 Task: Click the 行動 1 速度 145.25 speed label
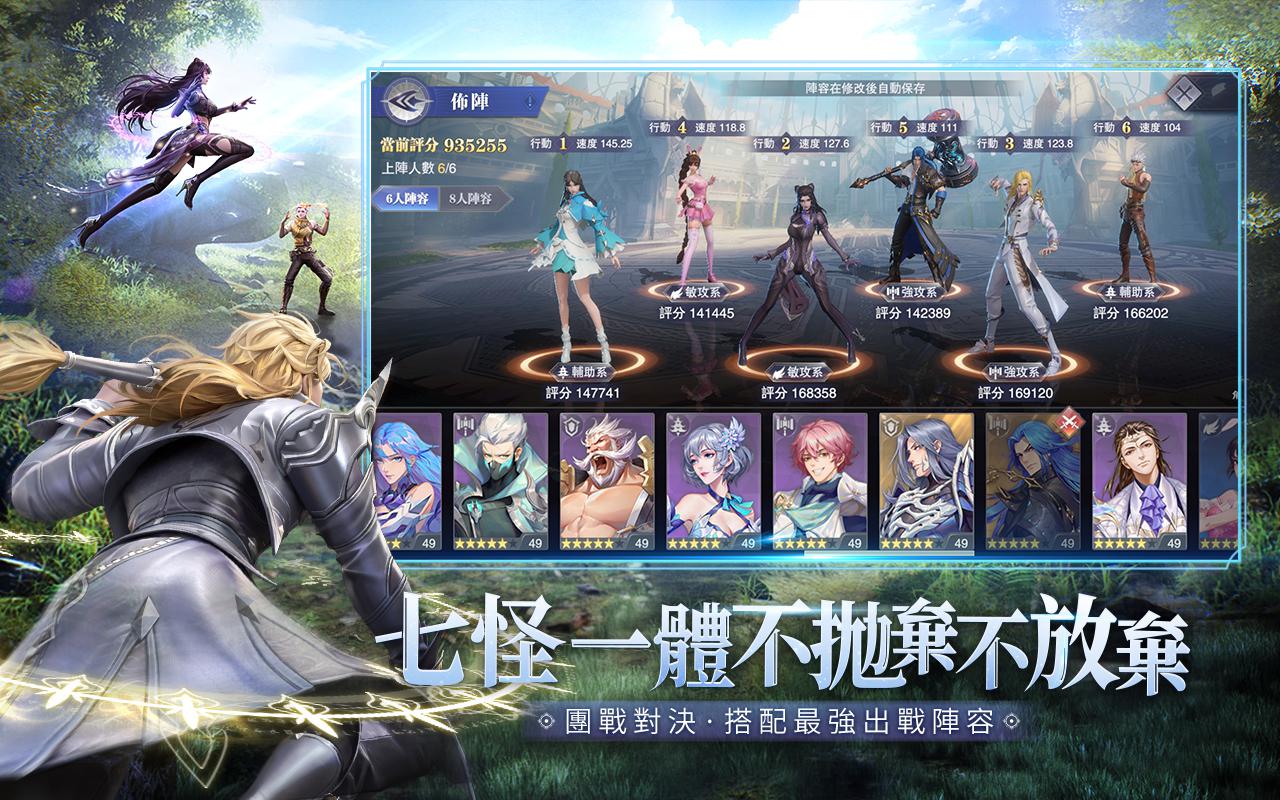click(580, 143)
